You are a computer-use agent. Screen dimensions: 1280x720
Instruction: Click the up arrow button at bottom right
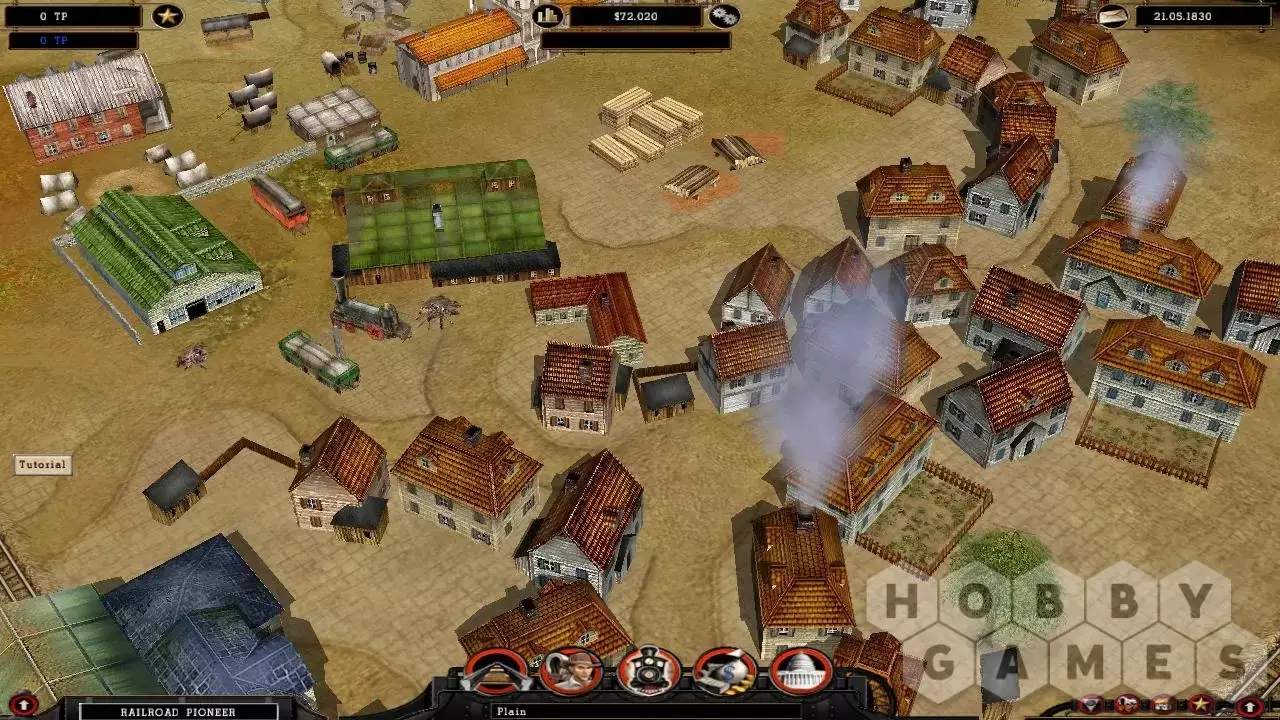[1251, 706]
